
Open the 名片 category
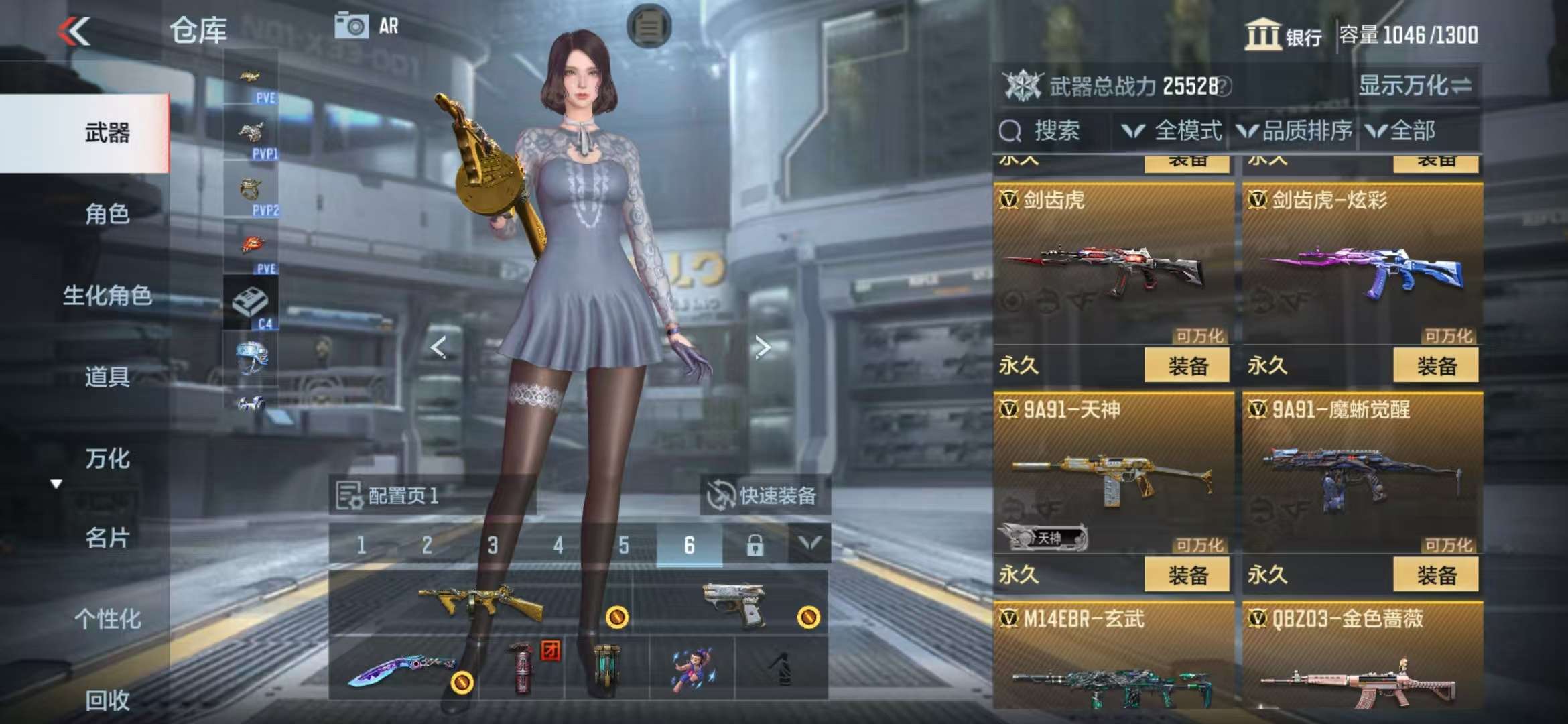click(107, 538)
